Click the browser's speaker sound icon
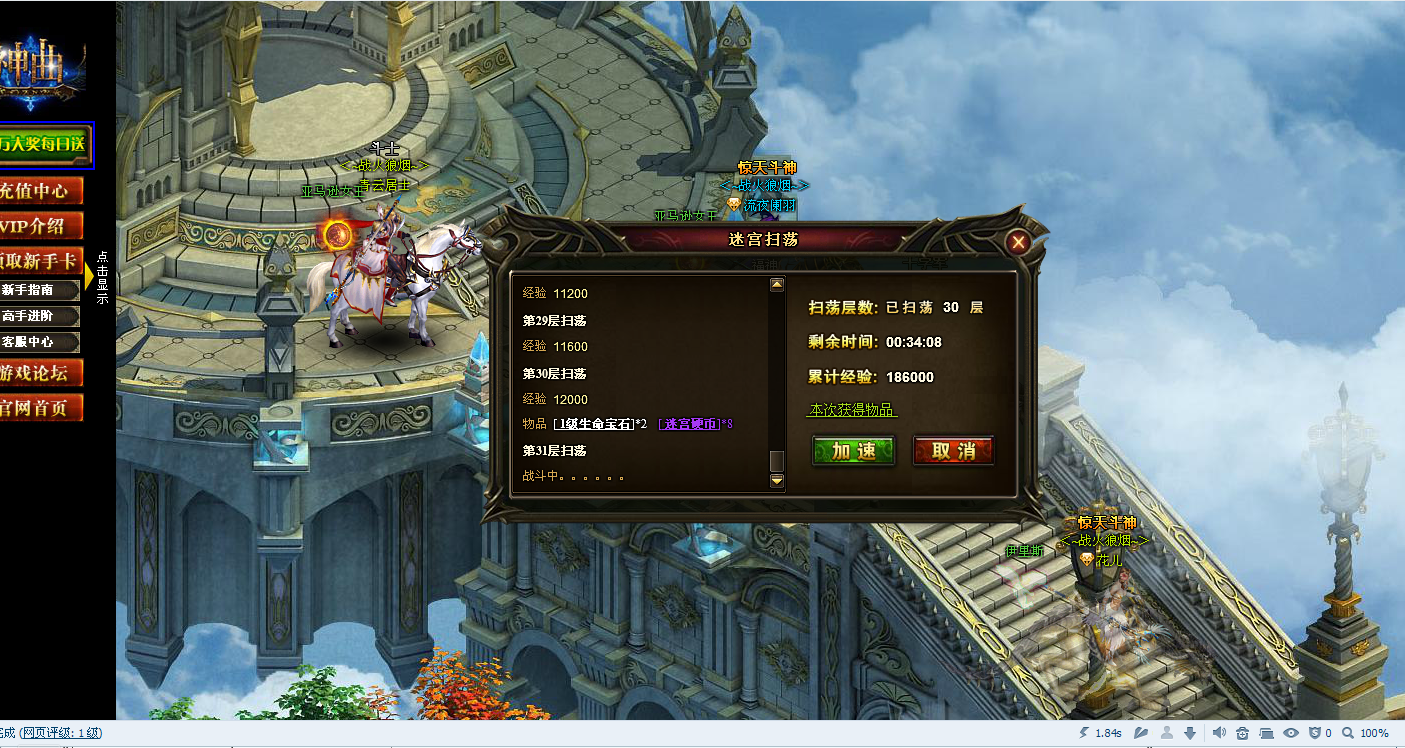Viewport: 1405px width, 748px height. 1218,733
